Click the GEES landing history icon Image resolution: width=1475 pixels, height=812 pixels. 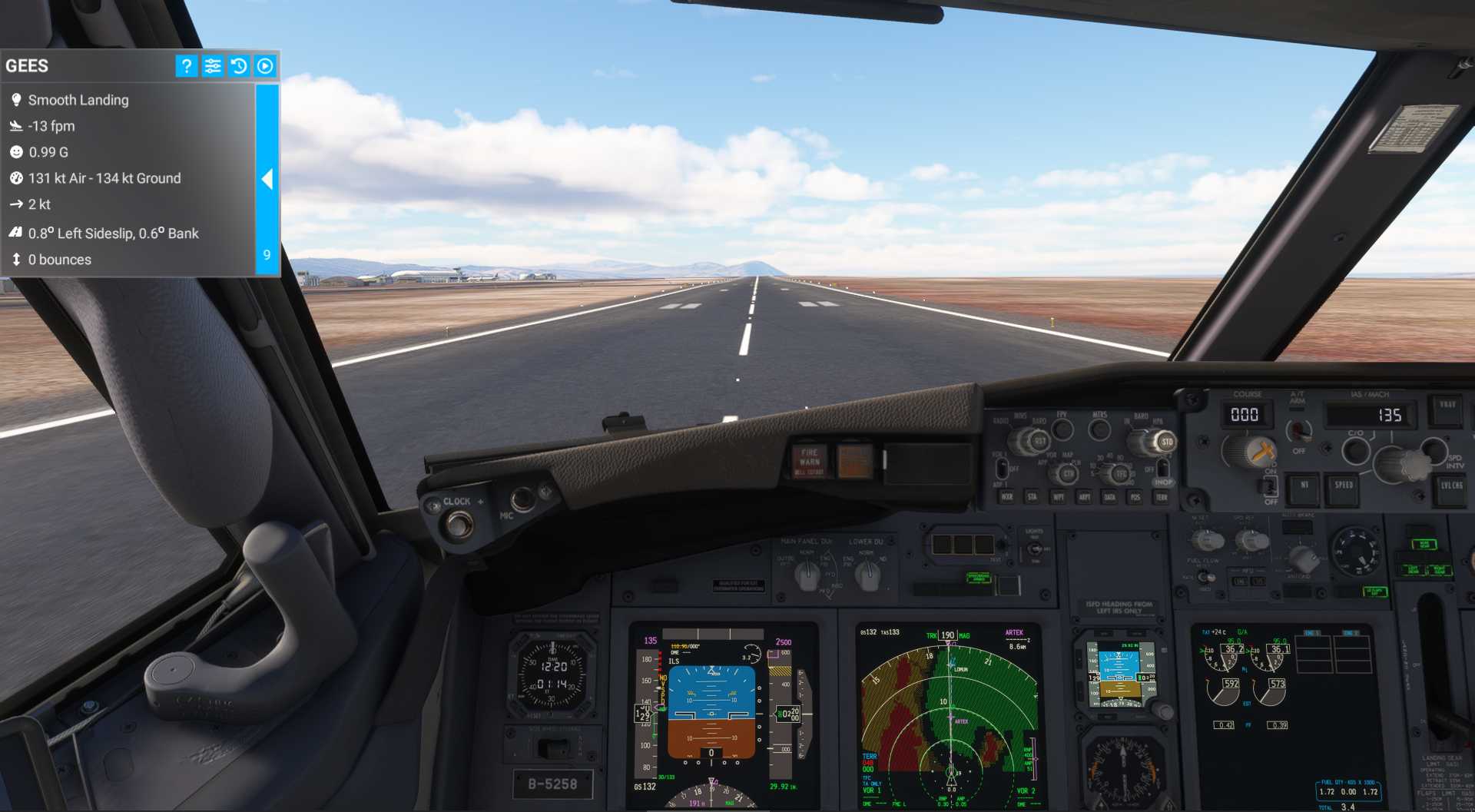click(239, 66)
